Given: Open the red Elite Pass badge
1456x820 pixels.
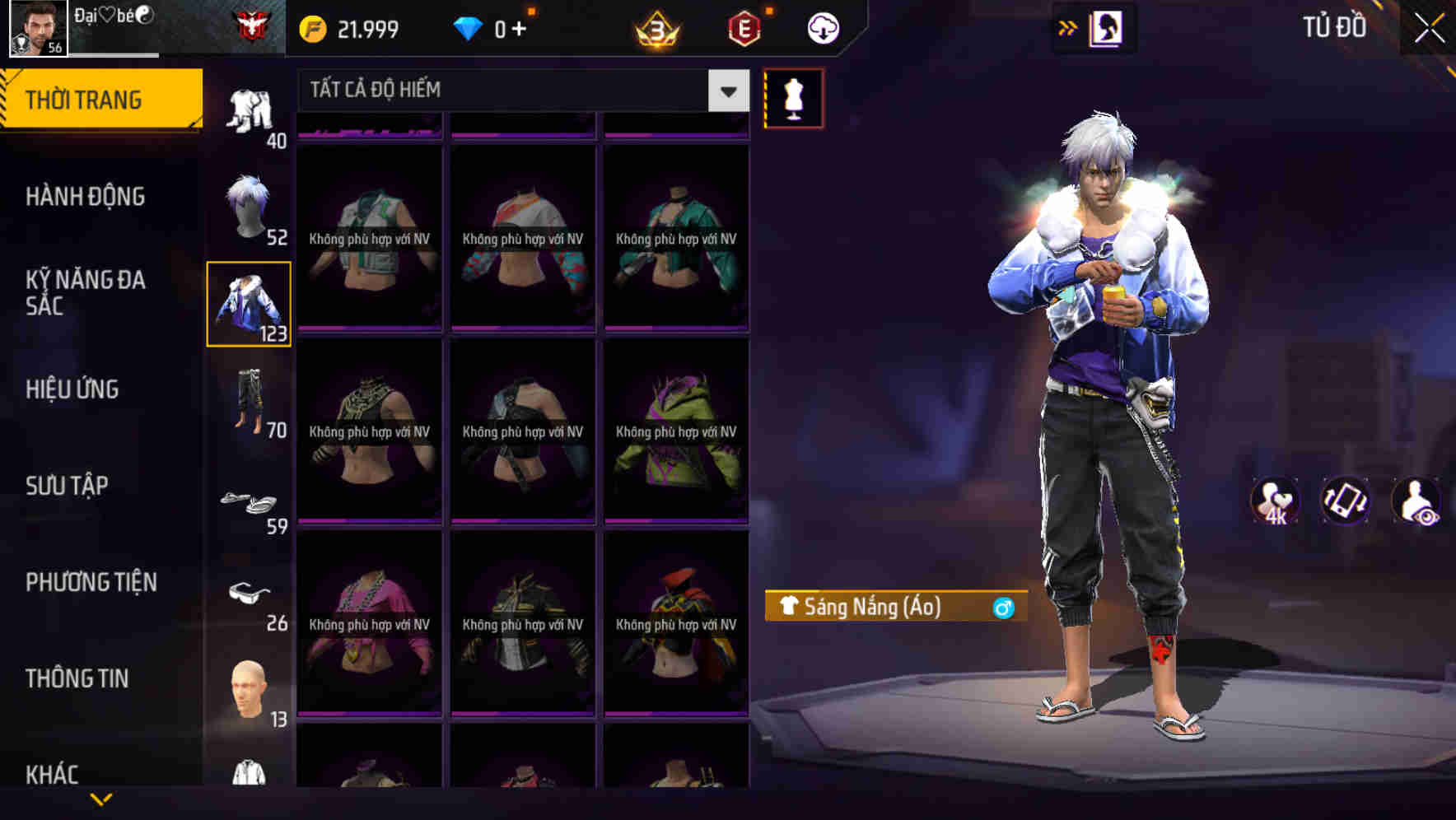Looking at the screenshot, I should pos(740,27).
